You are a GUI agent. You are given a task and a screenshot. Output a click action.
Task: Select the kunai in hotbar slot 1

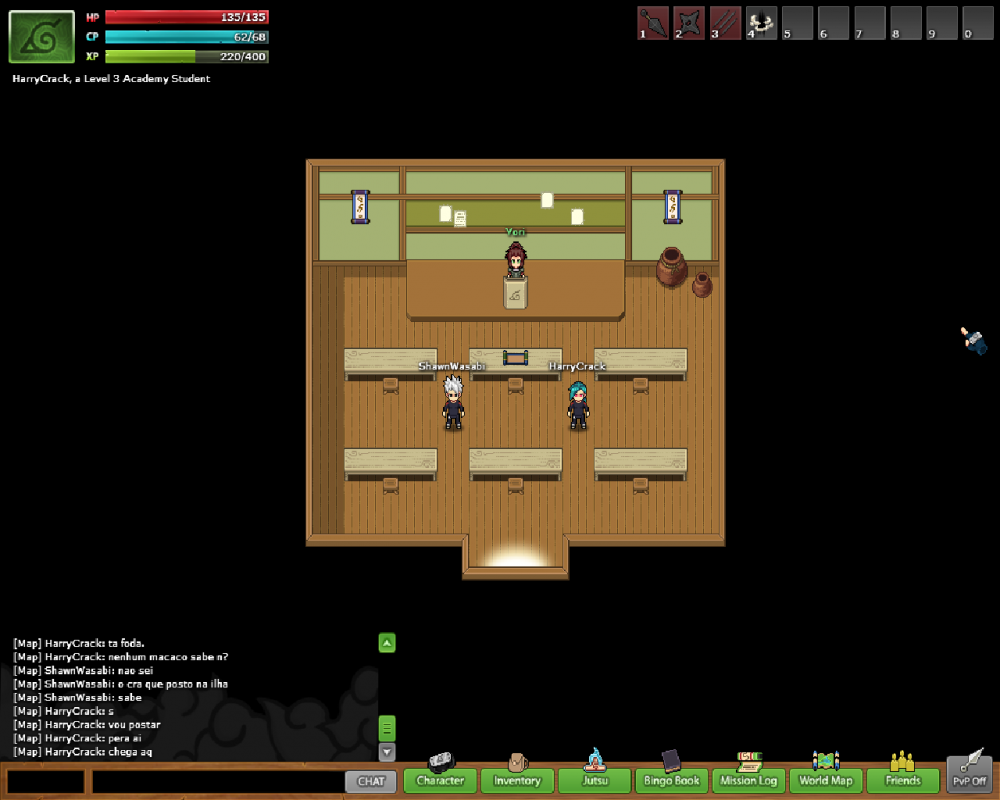(653, 22)
